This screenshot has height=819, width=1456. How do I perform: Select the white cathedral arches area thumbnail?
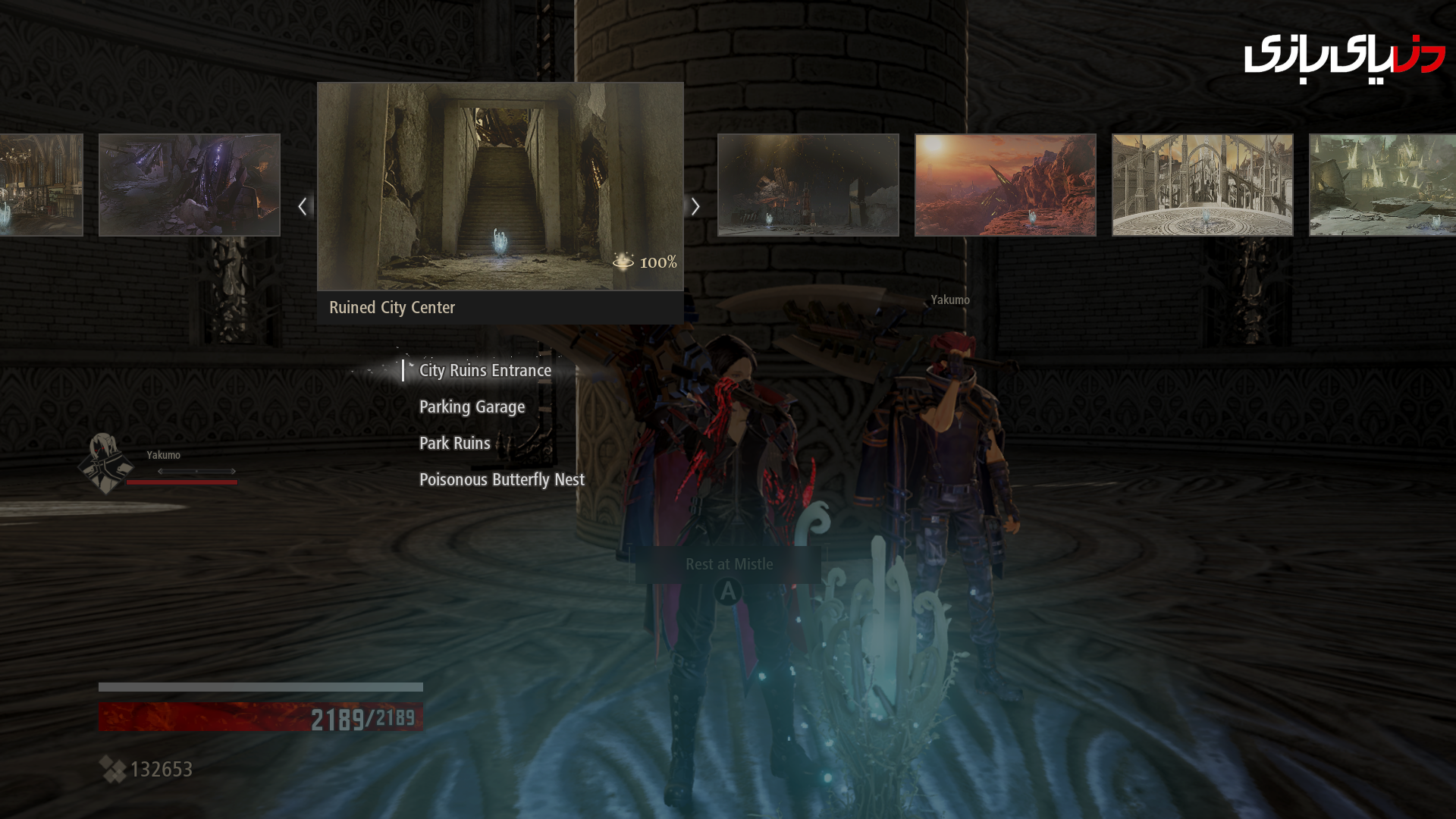[x=1202, y=185]
